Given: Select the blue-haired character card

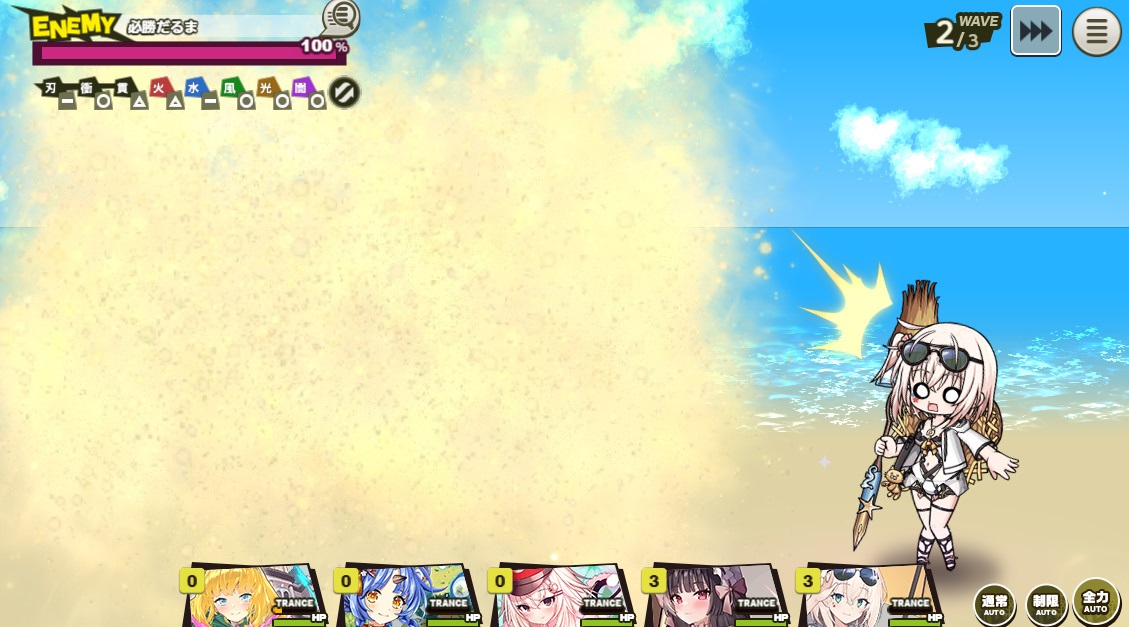Looking at the screenshot, I should [406, 597].
